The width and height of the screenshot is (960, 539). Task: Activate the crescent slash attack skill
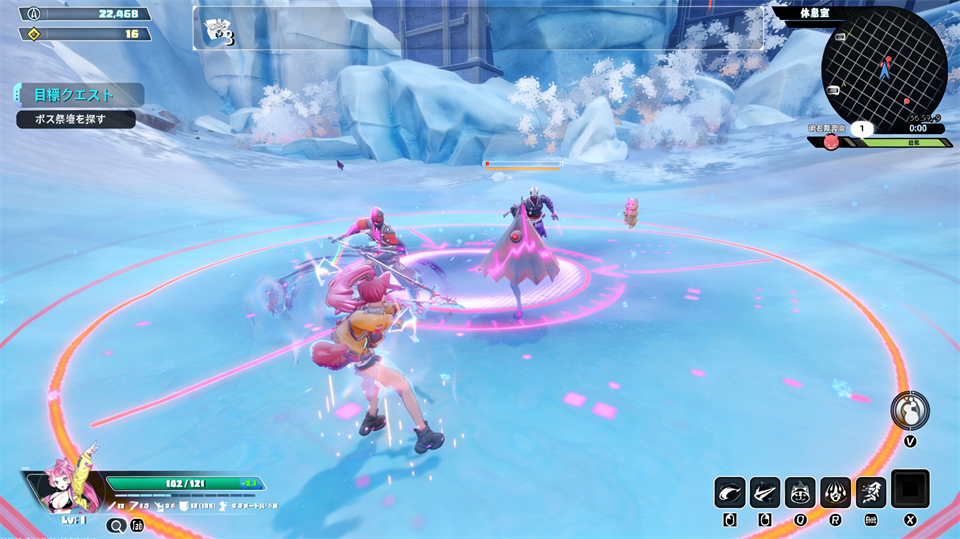click(x=730, y=492)
